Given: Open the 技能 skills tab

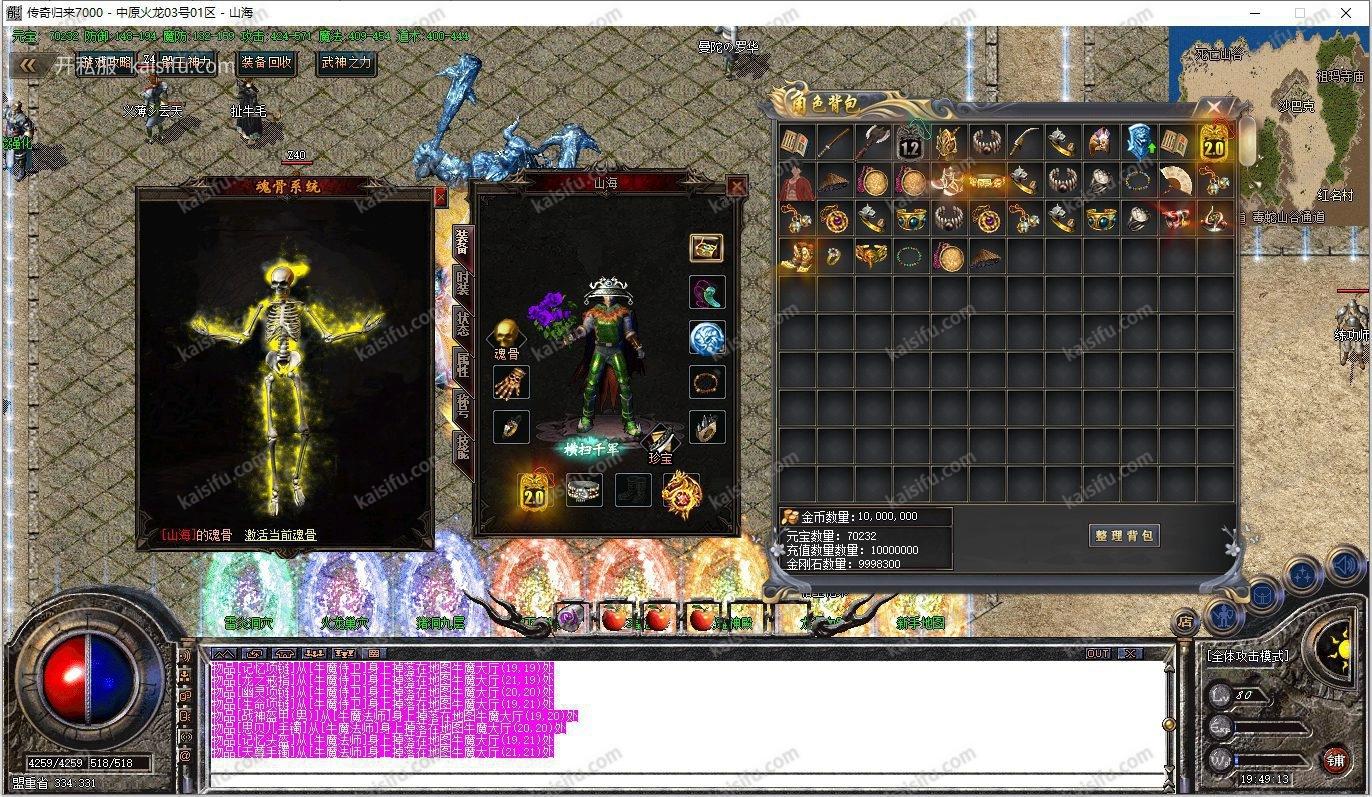Looking at the screenshot, I should click(462, 447).
